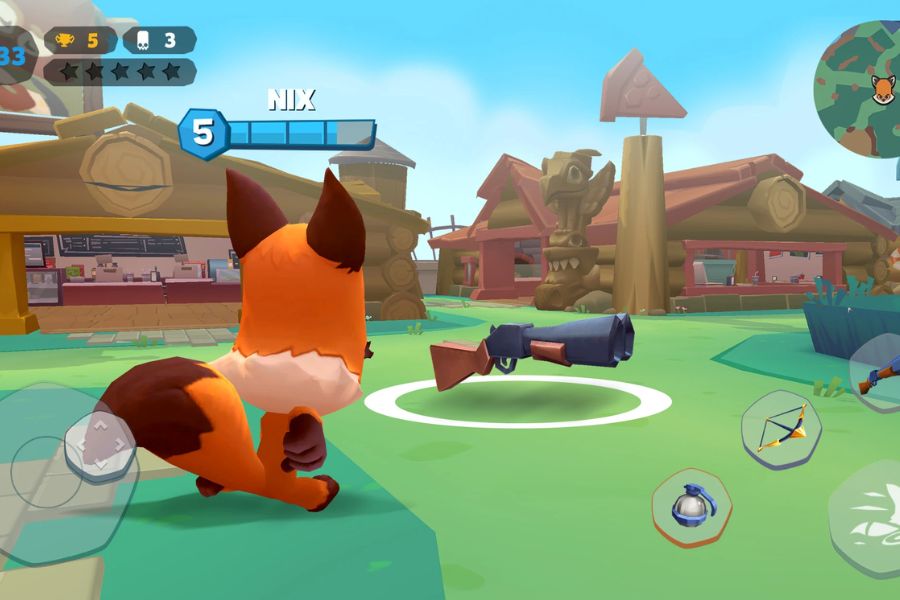Throw a grenade with the grenade button
900x600 pixels.
691,506
